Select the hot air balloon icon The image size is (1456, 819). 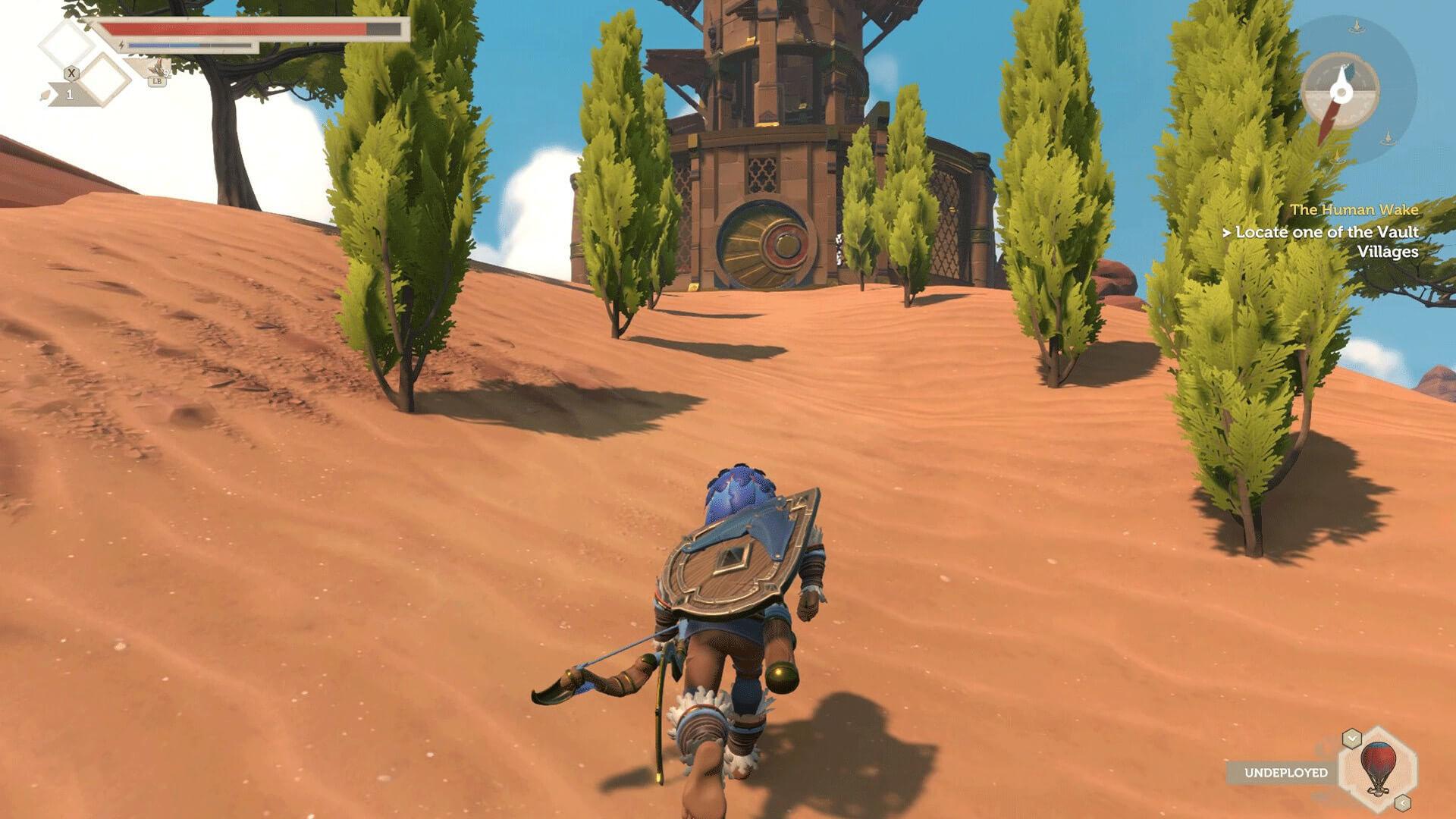[x=1376, y=769]
